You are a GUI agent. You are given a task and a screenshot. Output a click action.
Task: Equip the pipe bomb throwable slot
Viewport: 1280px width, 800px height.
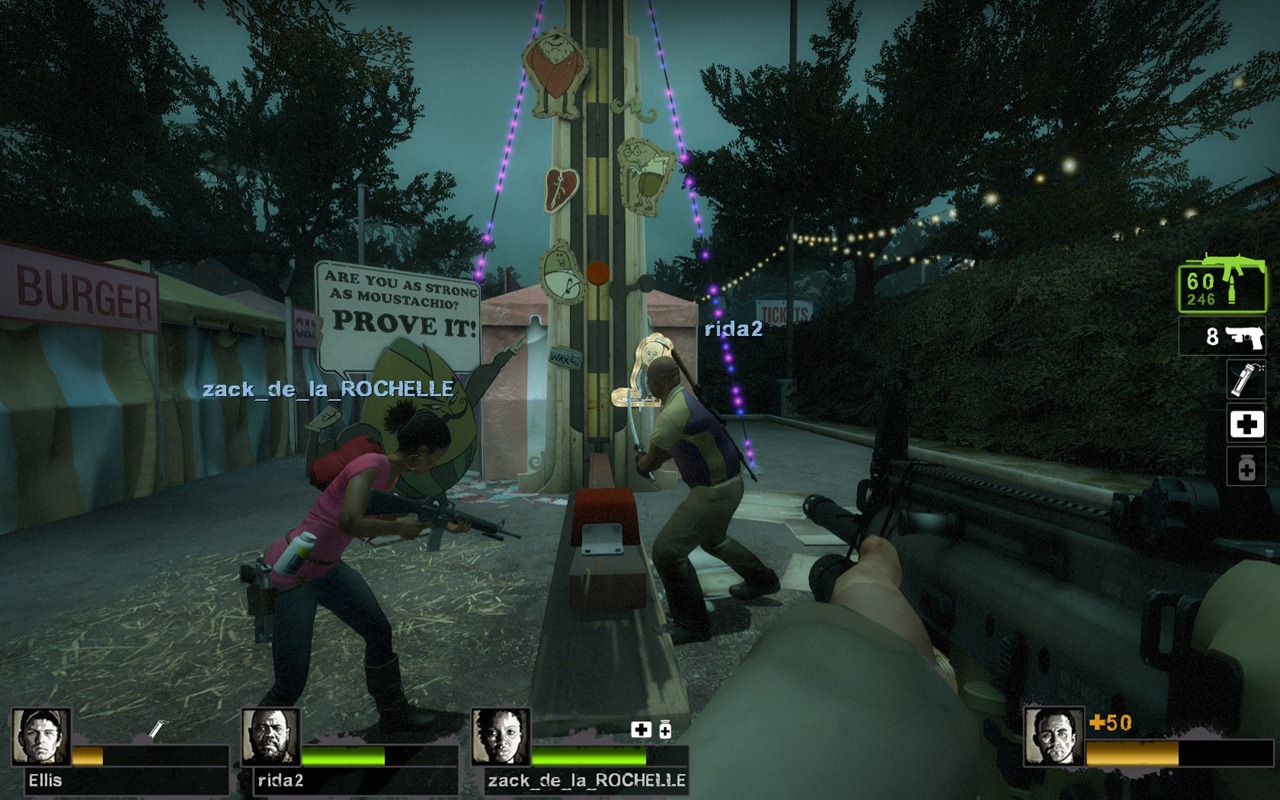1246,380
